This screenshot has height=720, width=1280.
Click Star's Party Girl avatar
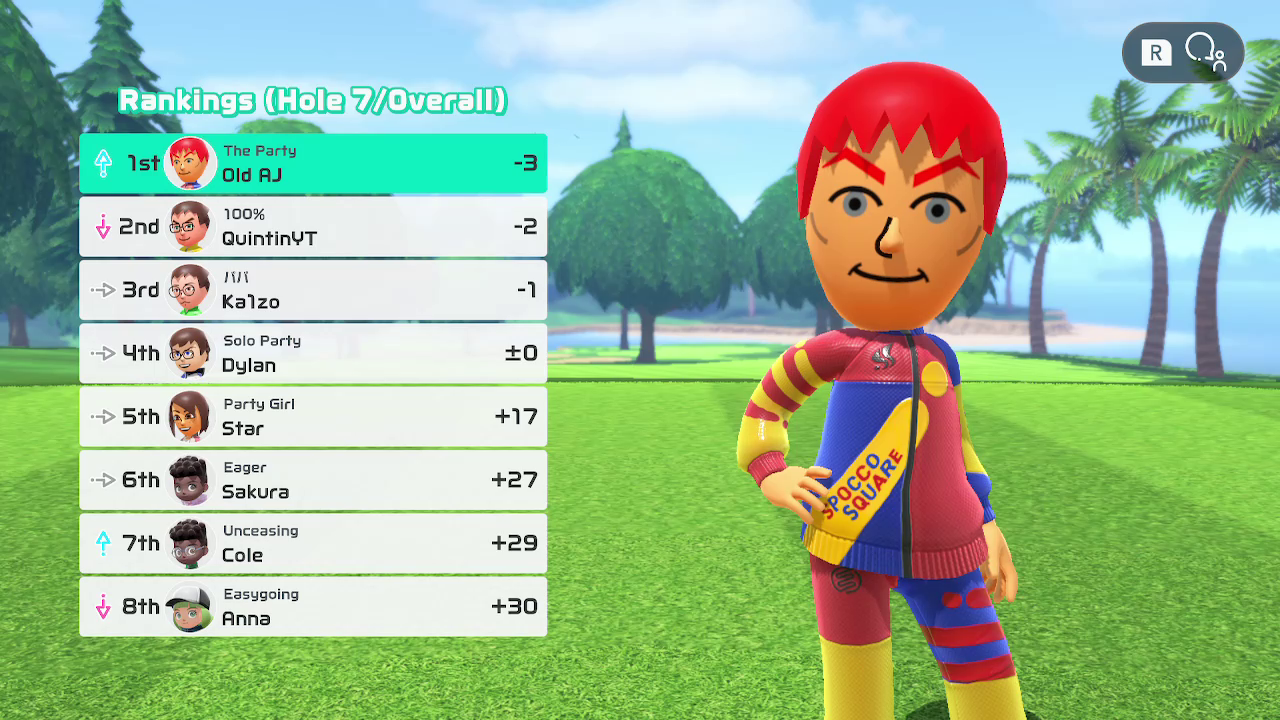pos(190,417)
